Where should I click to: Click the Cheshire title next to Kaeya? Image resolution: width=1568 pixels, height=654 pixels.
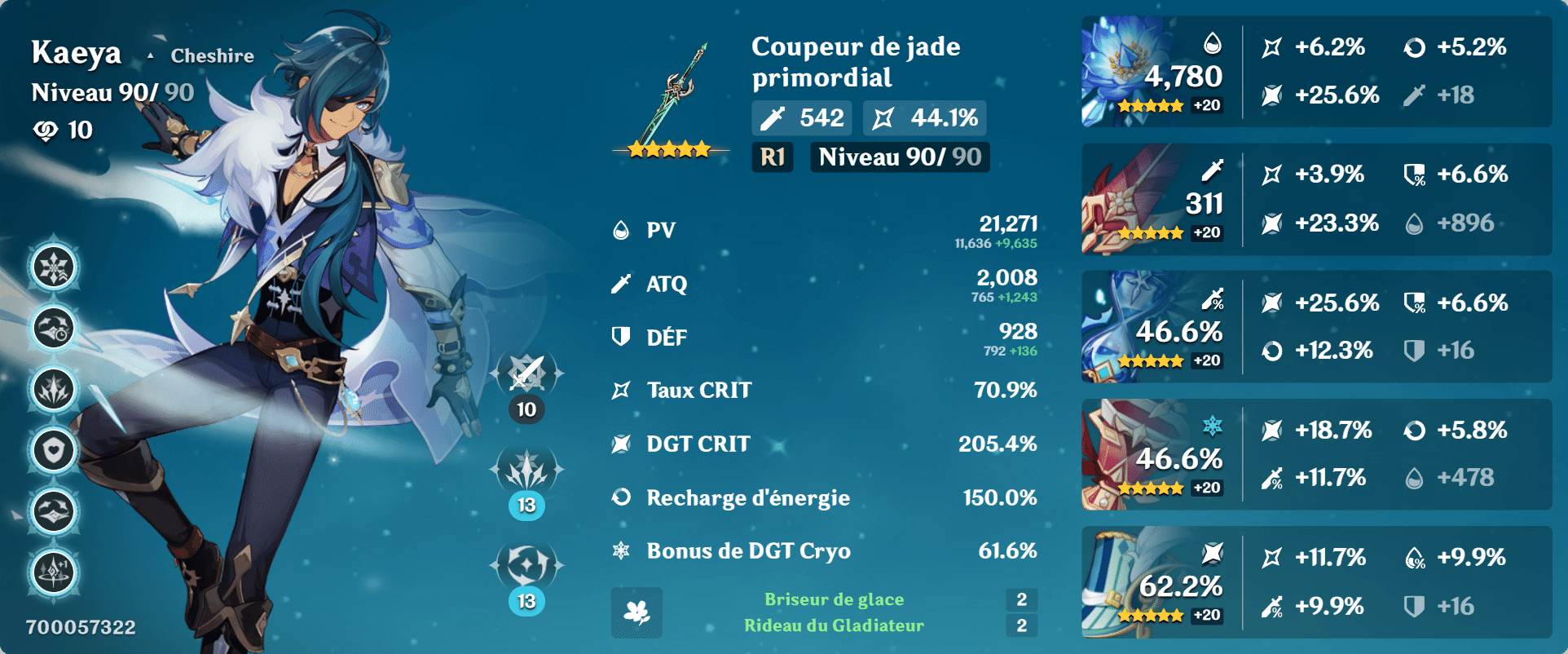click(211, 56)
